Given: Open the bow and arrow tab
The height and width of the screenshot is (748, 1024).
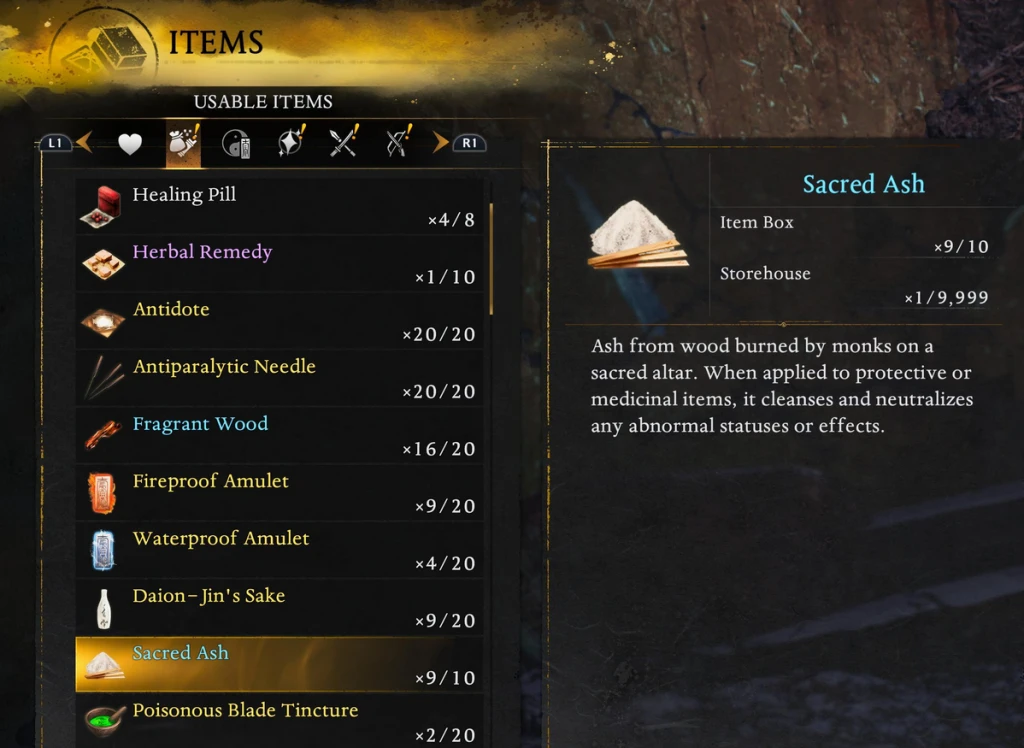Looking at the screenshot, I should (x=398, y=144).
